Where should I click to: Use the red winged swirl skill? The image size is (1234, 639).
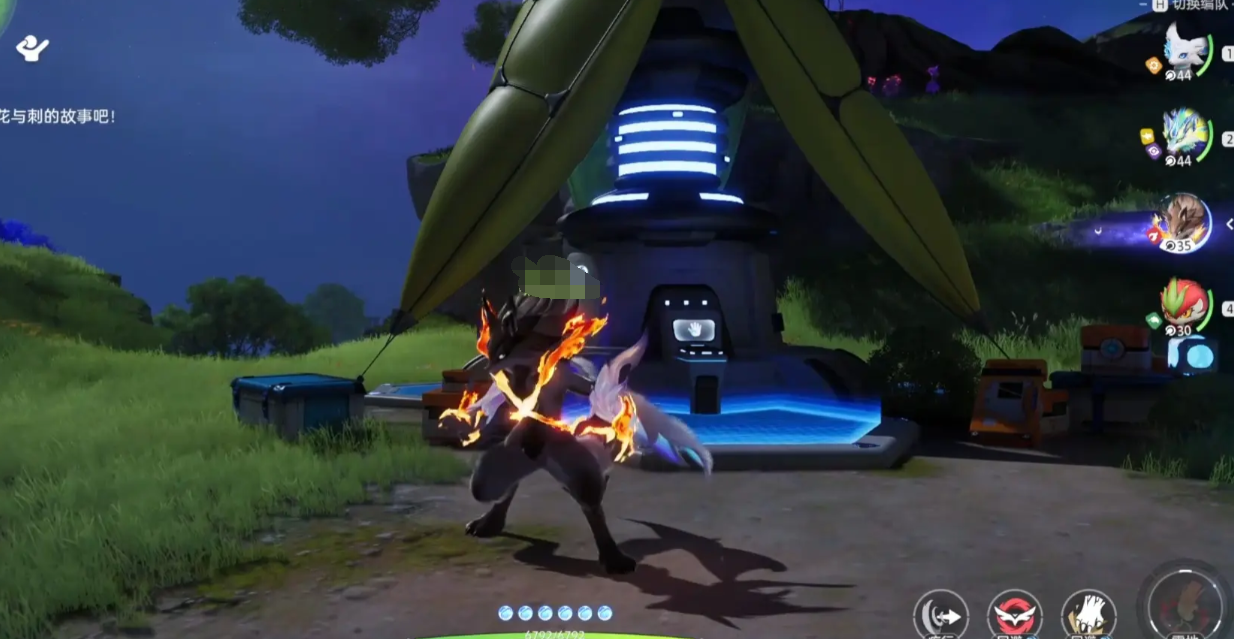[1015, 614]
